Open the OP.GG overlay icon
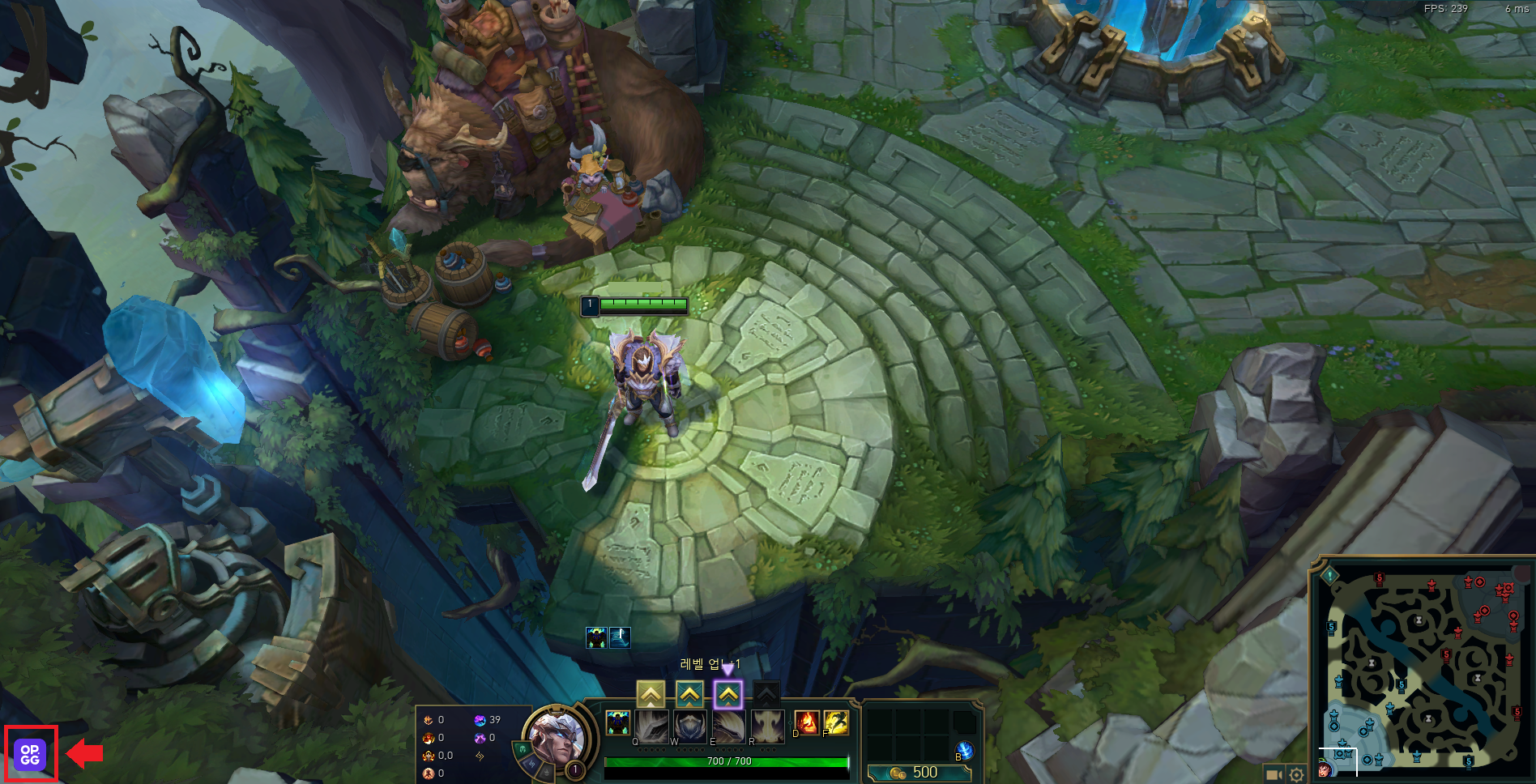The image size is (1536, 784). point(30,754)
